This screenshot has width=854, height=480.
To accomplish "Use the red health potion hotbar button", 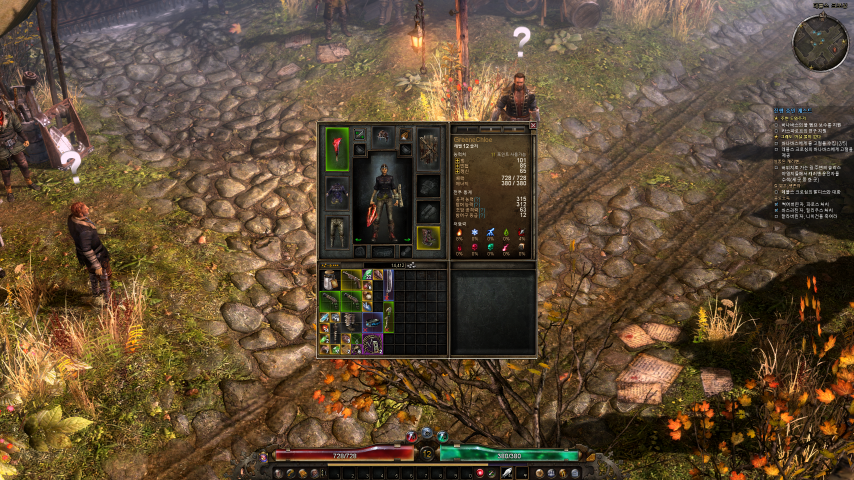I will 481,472.
